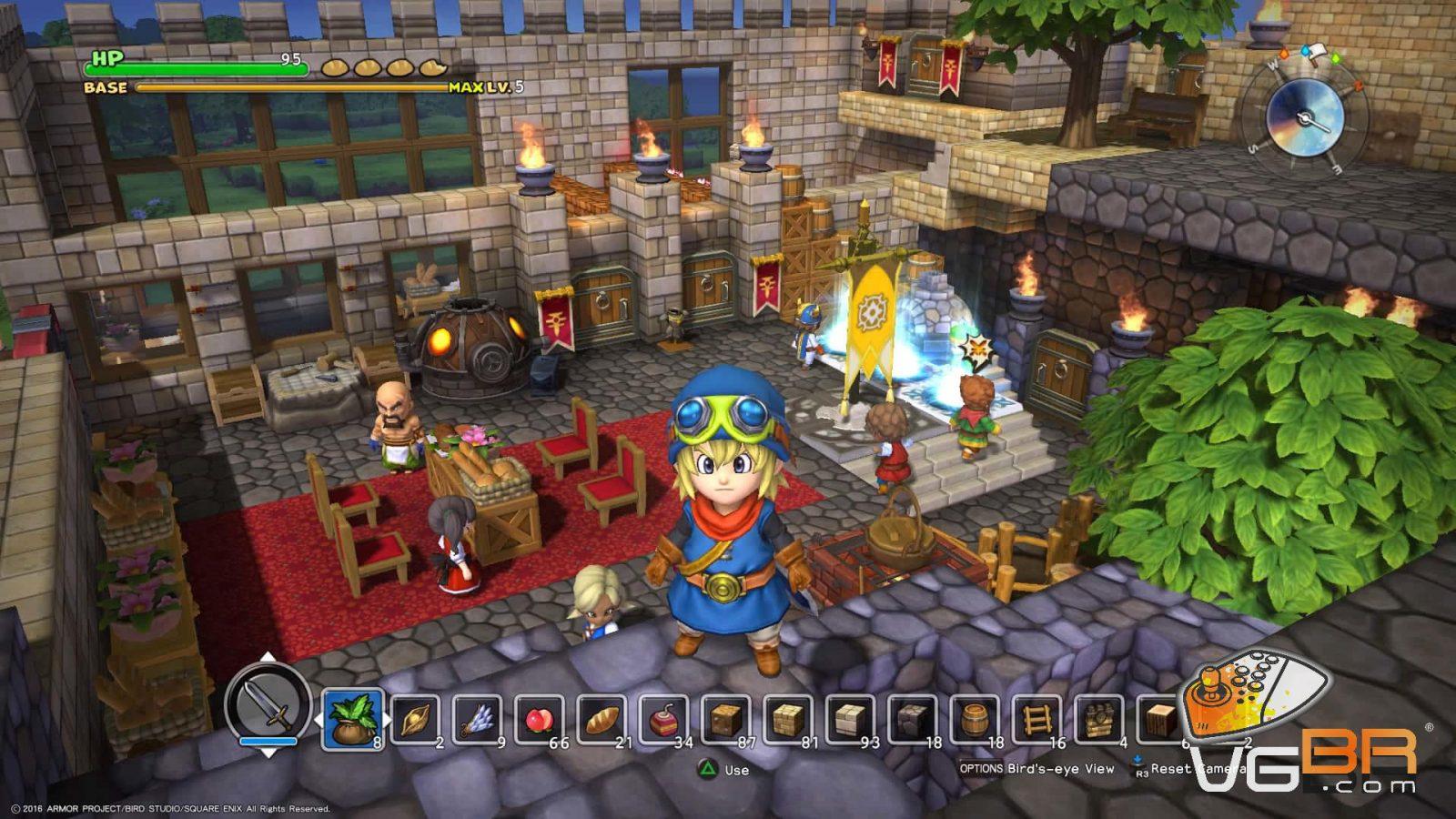1456x819 pixels.
Task: Pick the wooden barrel hotbar slot
Action: click(x=976, y=720)
